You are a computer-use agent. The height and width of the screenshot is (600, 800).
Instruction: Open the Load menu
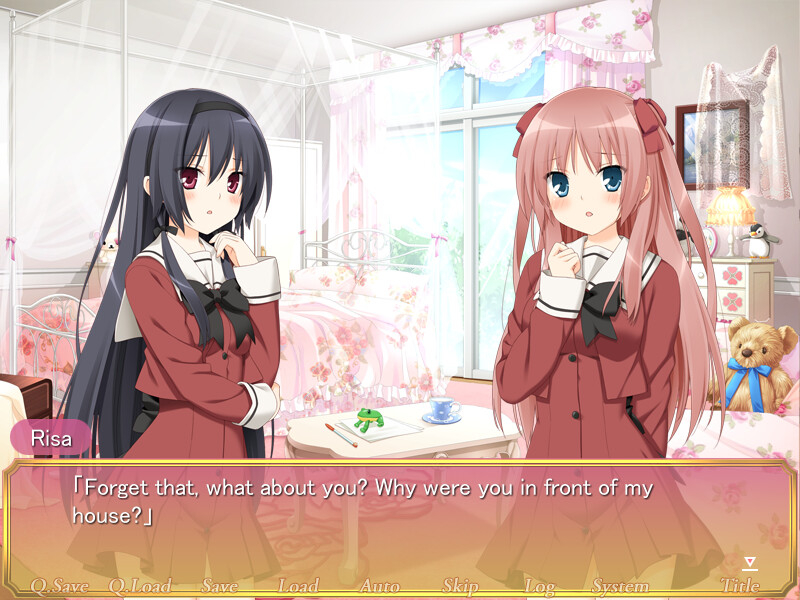point(298,586)
